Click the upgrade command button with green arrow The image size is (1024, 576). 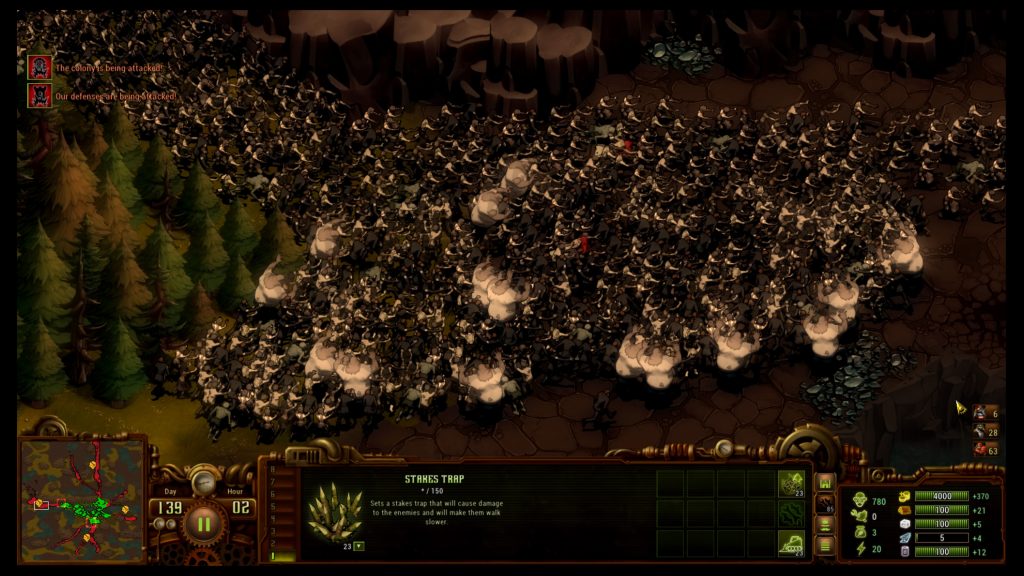[792, 483]
